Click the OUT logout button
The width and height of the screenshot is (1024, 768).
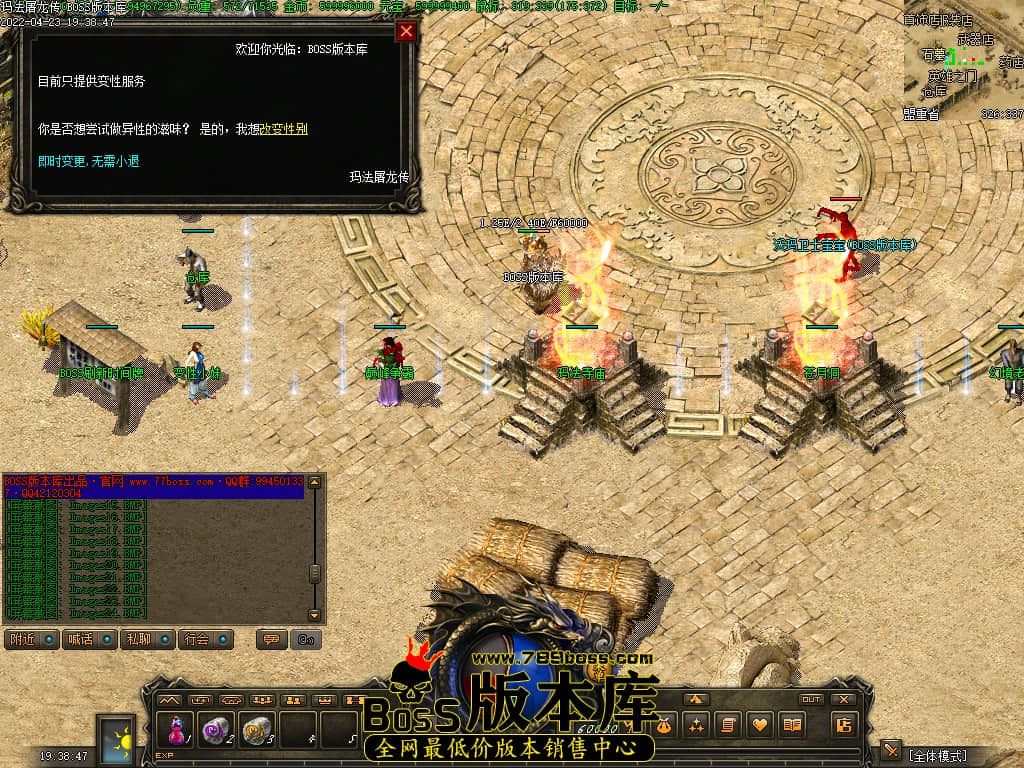point(811,699)
